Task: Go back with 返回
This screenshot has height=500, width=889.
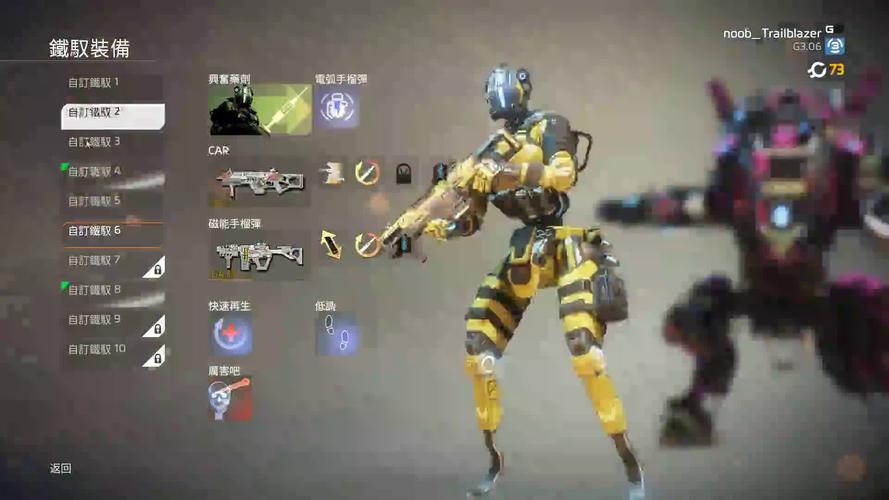Action: tap(61, 468)
